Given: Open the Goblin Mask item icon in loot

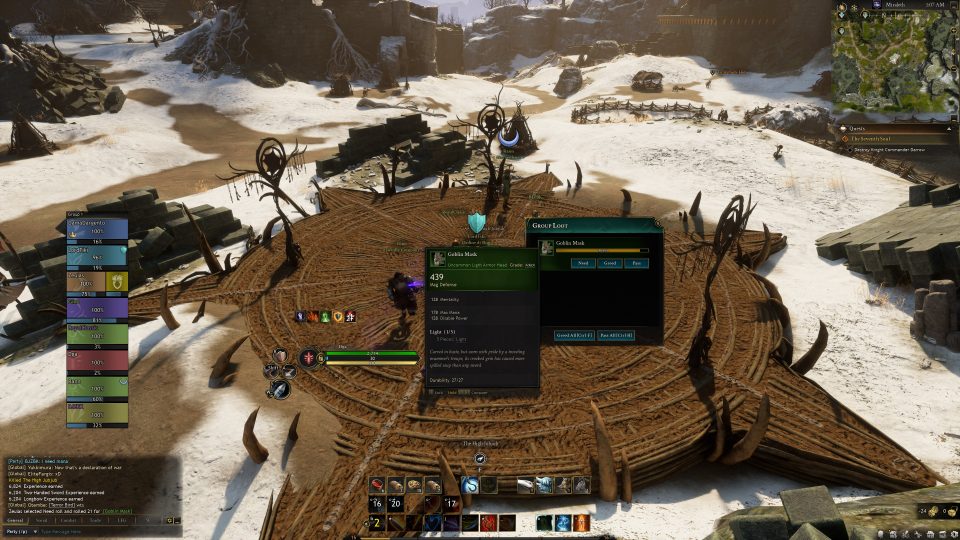Looking at the screenshot, I should 547,247.
